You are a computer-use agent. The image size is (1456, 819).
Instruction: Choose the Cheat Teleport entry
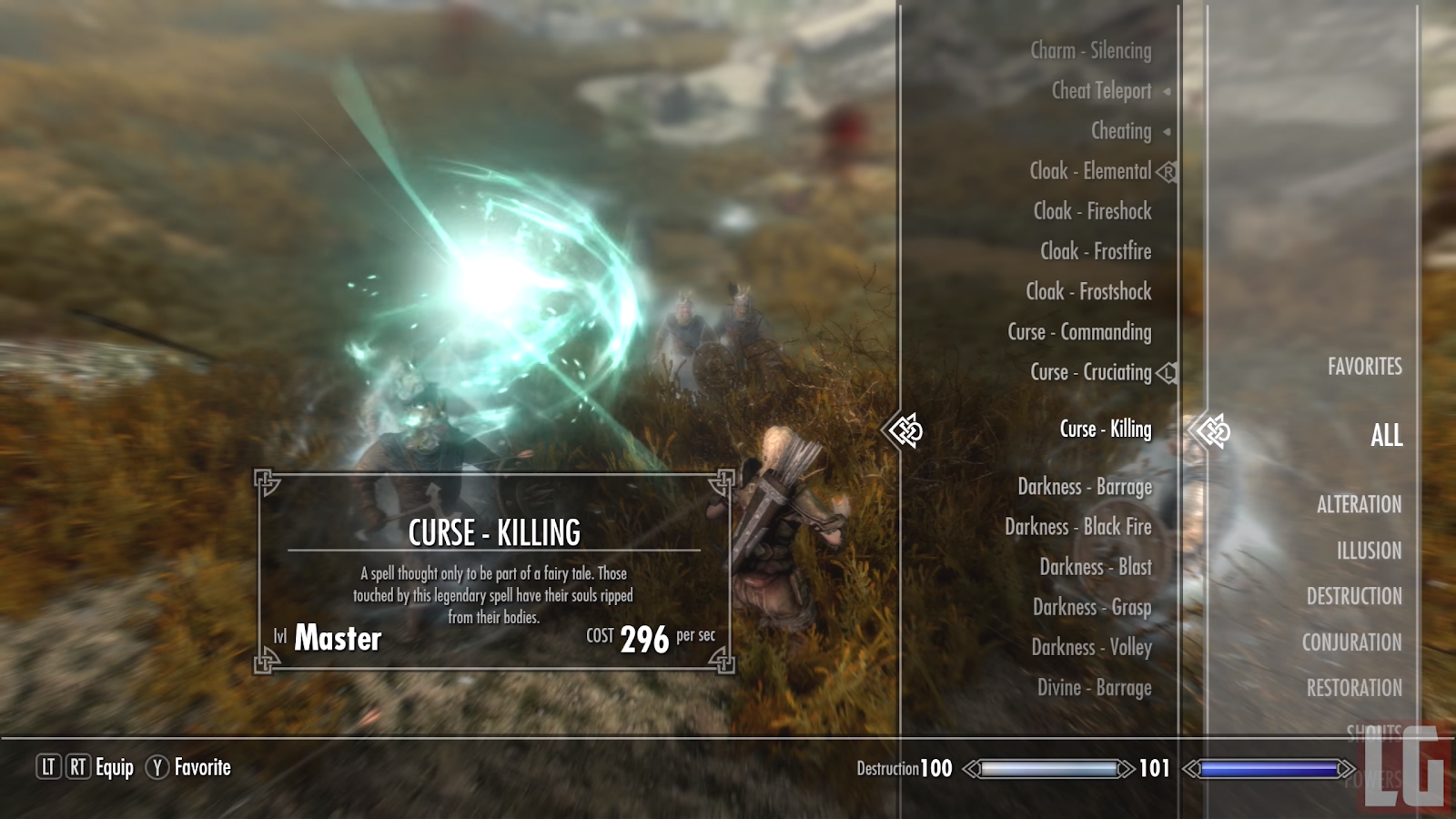pos(1101,91)
